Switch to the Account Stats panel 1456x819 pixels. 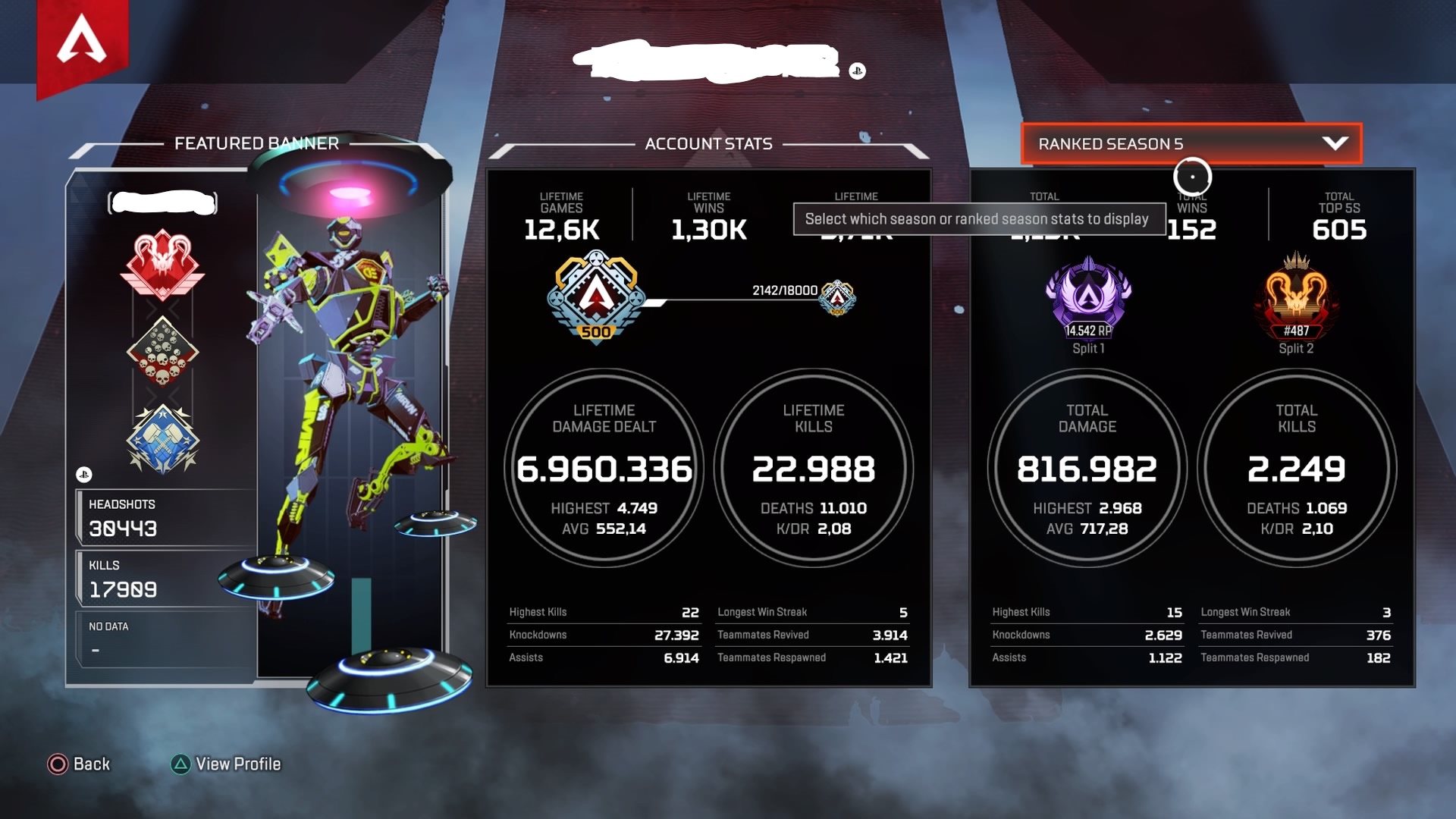click(x=708, y=144)
